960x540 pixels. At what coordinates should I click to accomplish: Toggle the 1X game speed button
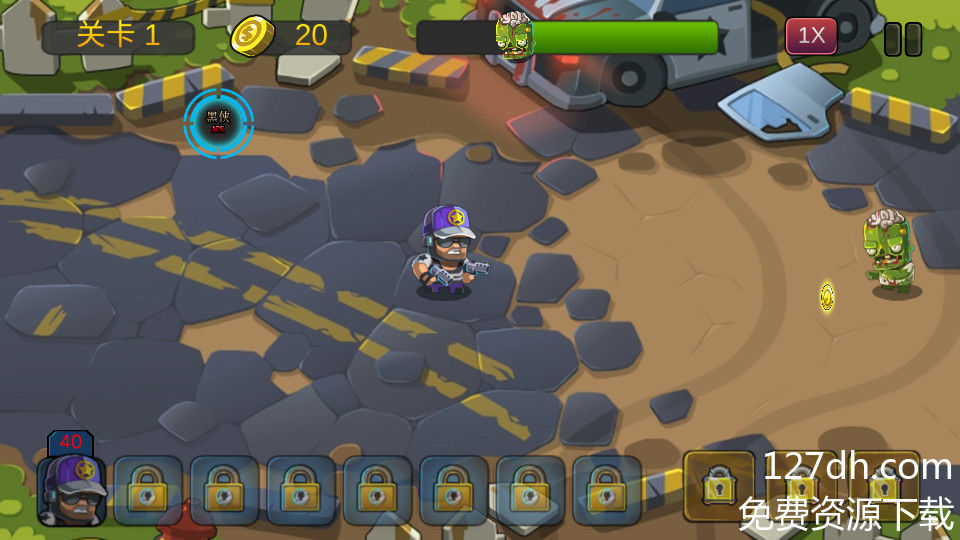pos(811,37)
